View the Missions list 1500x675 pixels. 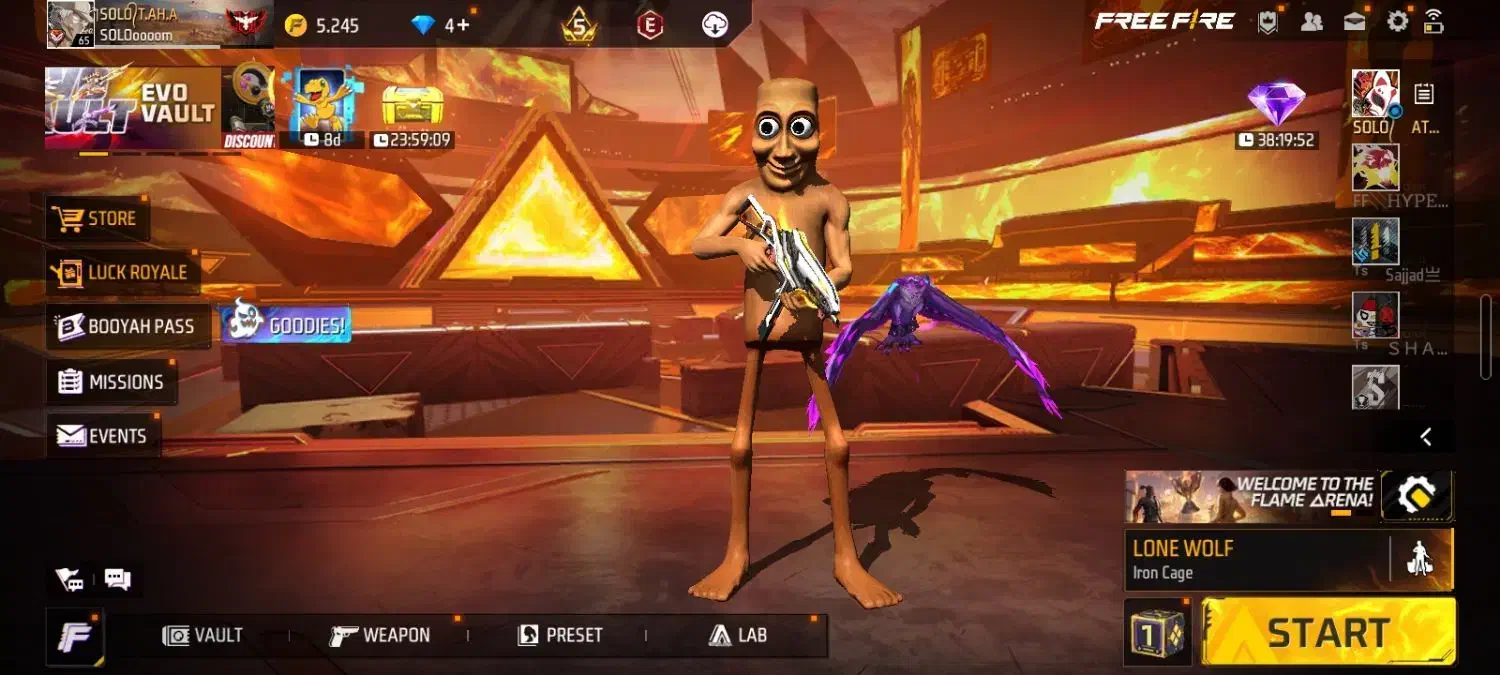tap(112, 382)
